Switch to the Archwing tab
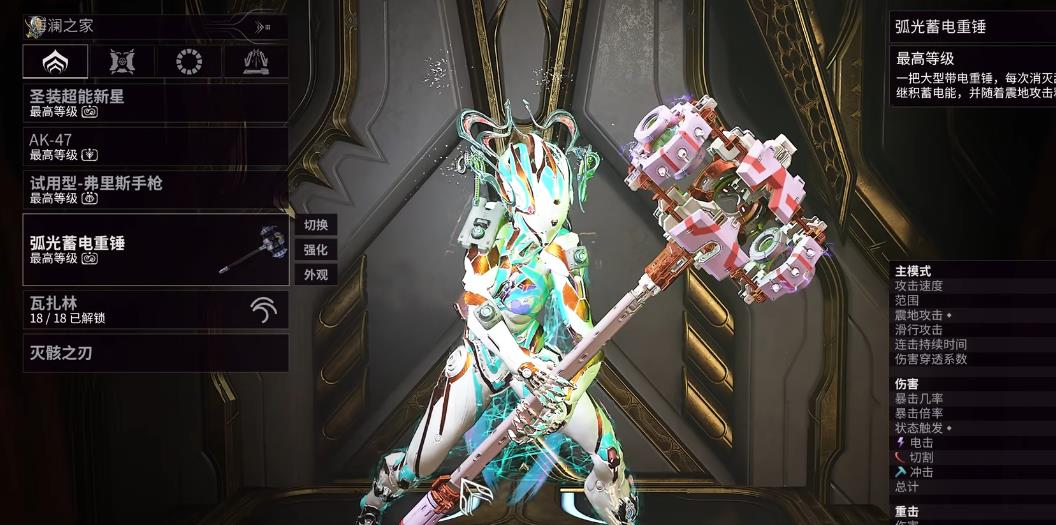The image size is (1056, 525). [x=254, y=62]
